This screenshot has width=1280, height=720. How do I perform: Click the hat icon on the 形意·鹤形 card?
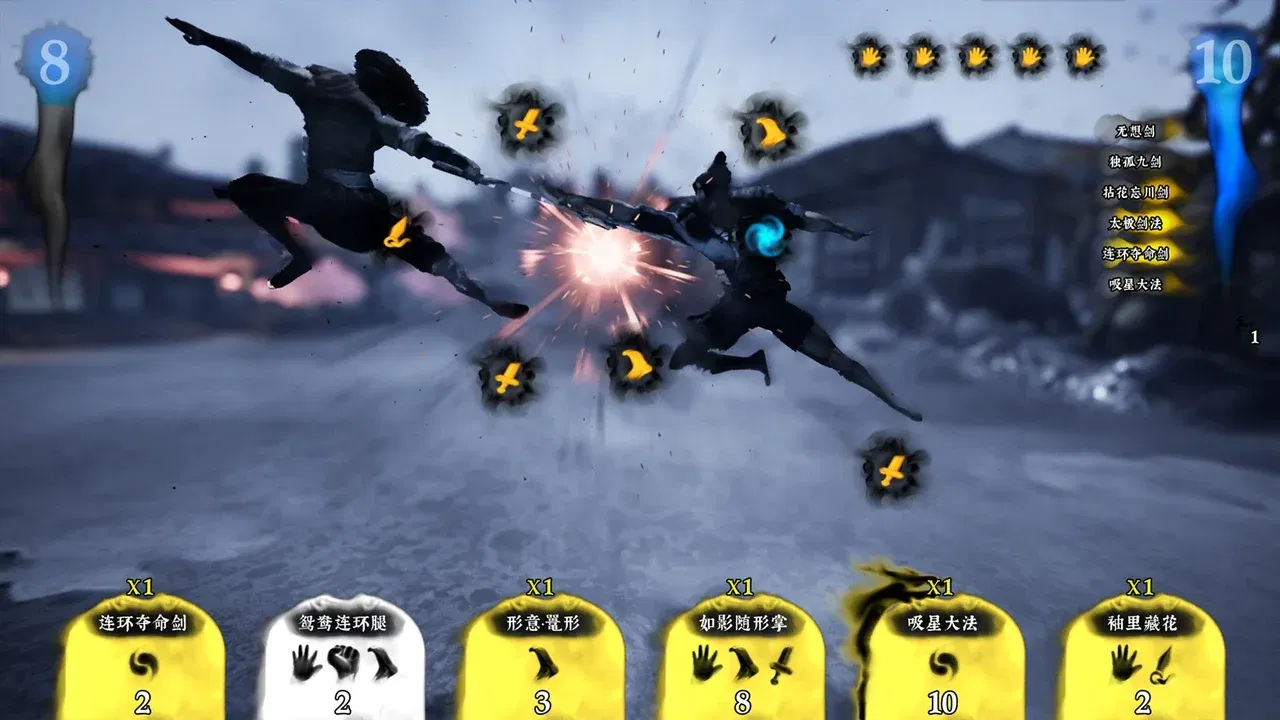tap(541, 660)
